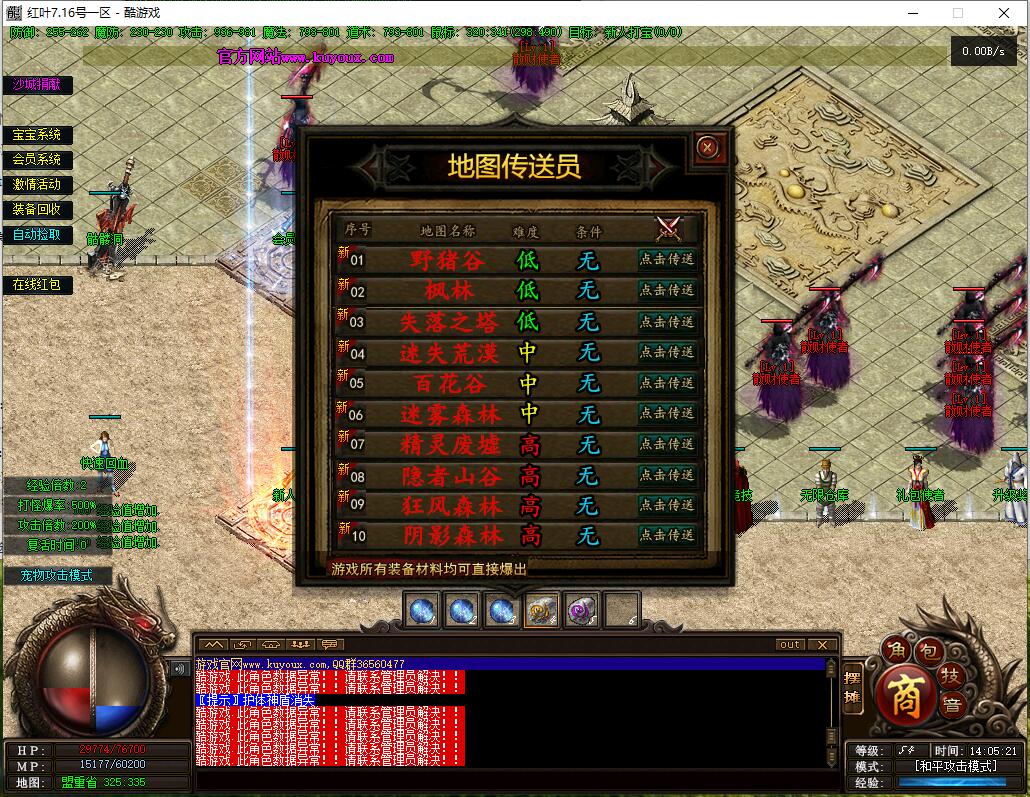
Task: Teleport to 阴影森林 map
Action: [x=667, y=535]
